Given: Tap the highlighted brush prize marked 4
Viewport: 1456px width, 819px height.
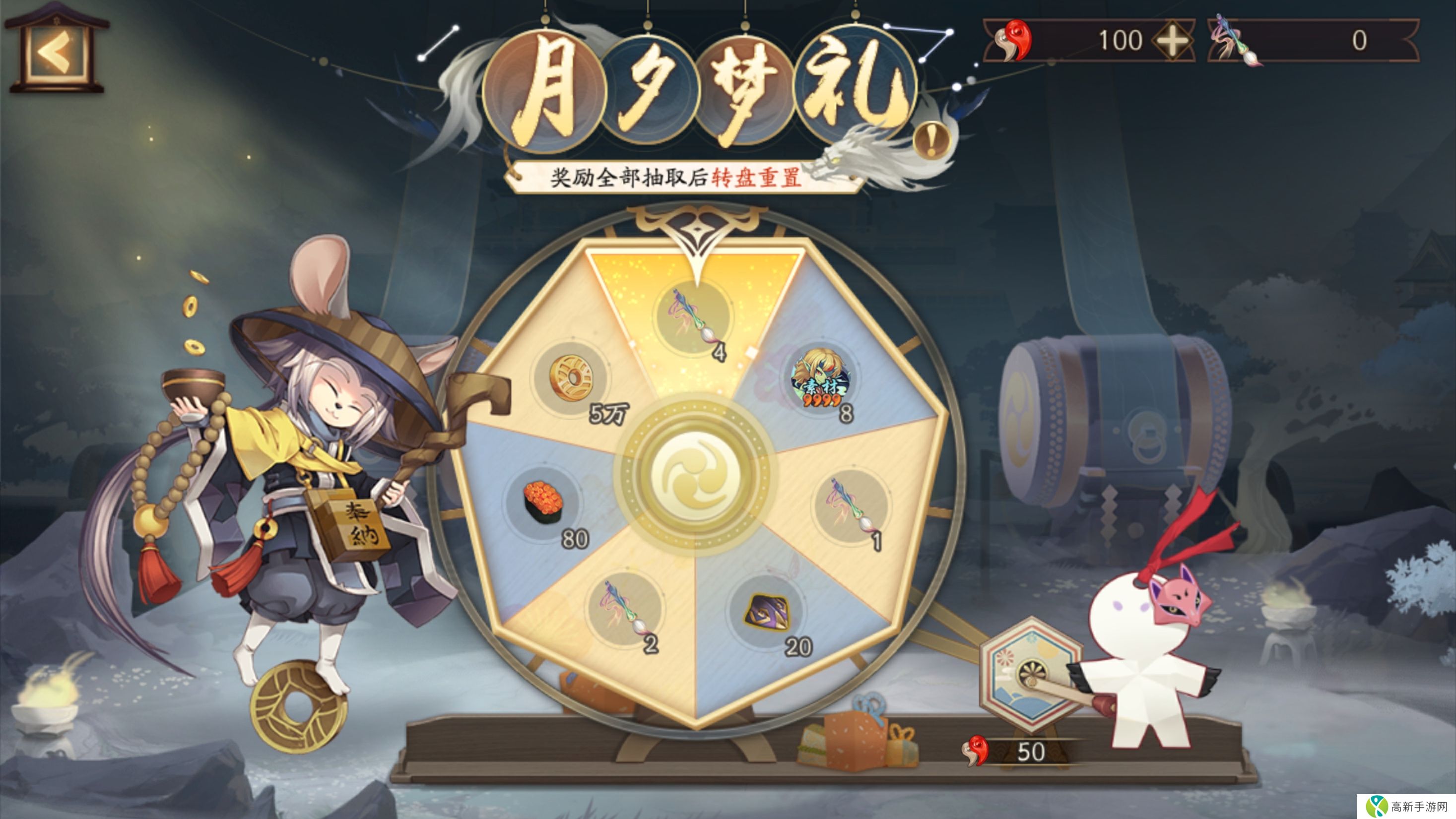Looking at the screenshot, I should tap(692, 318).
